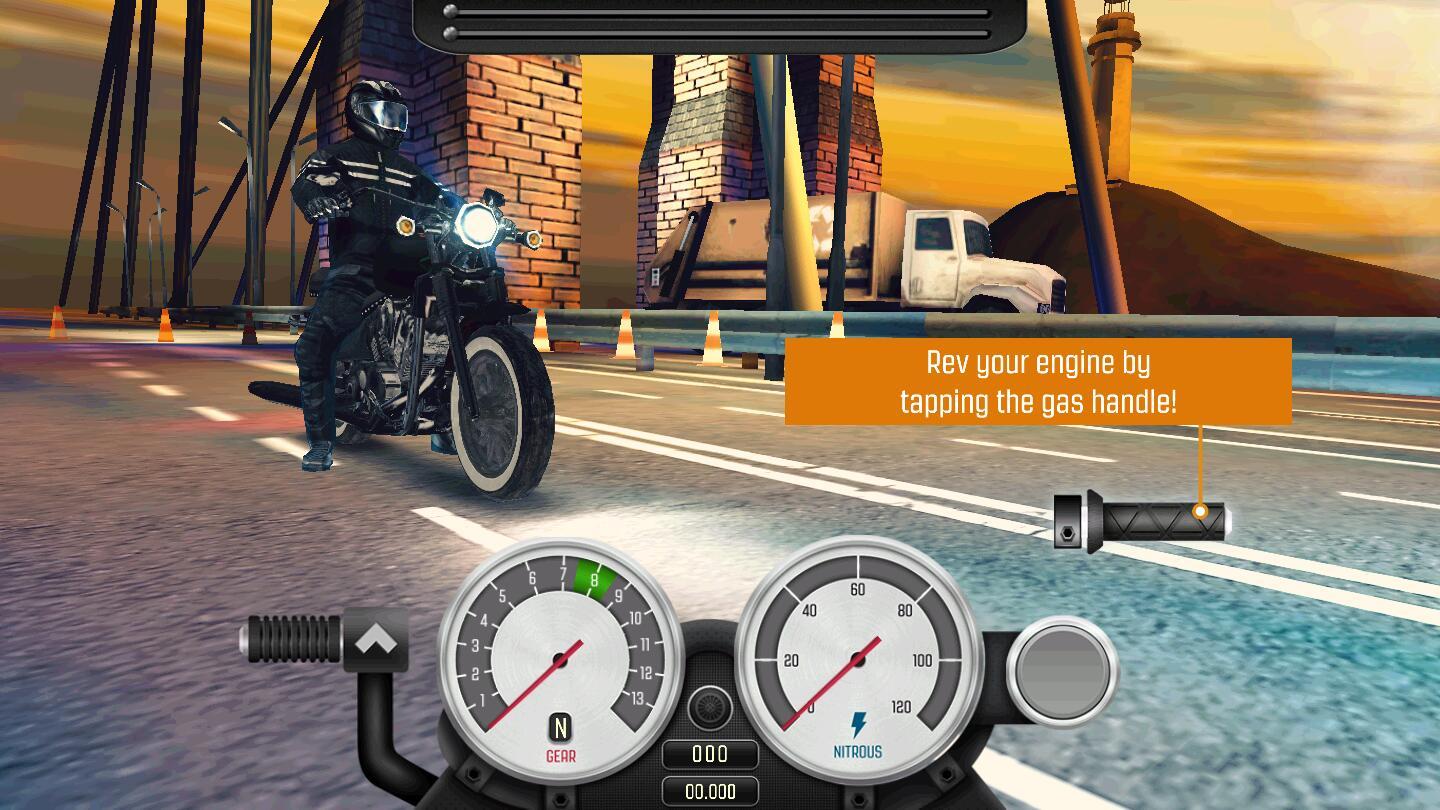
Task: Click the speed readout showing 000
Action: [712, 754]
